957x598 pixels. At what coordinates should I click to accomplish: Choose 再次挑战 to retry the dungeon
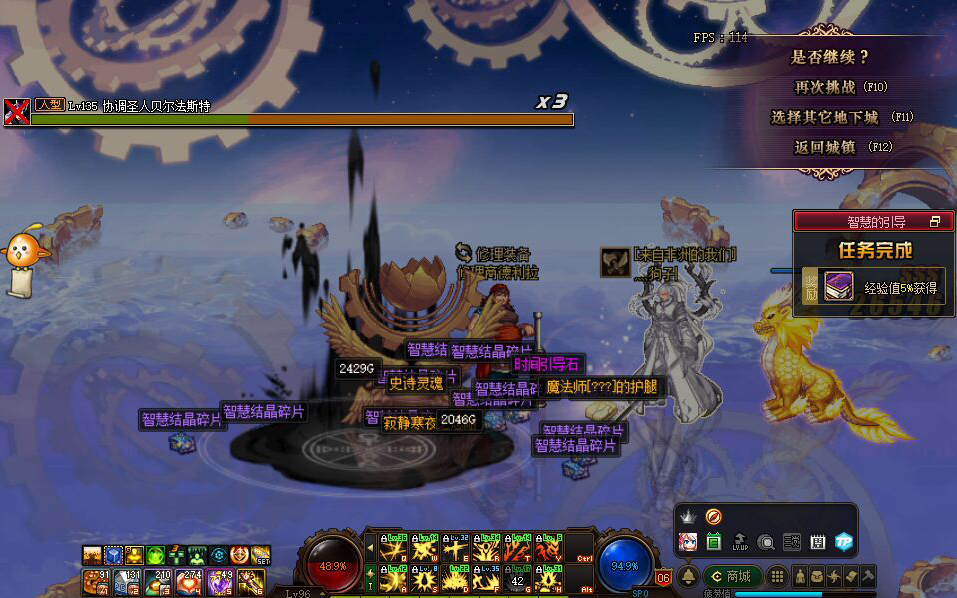pos(840,87)
